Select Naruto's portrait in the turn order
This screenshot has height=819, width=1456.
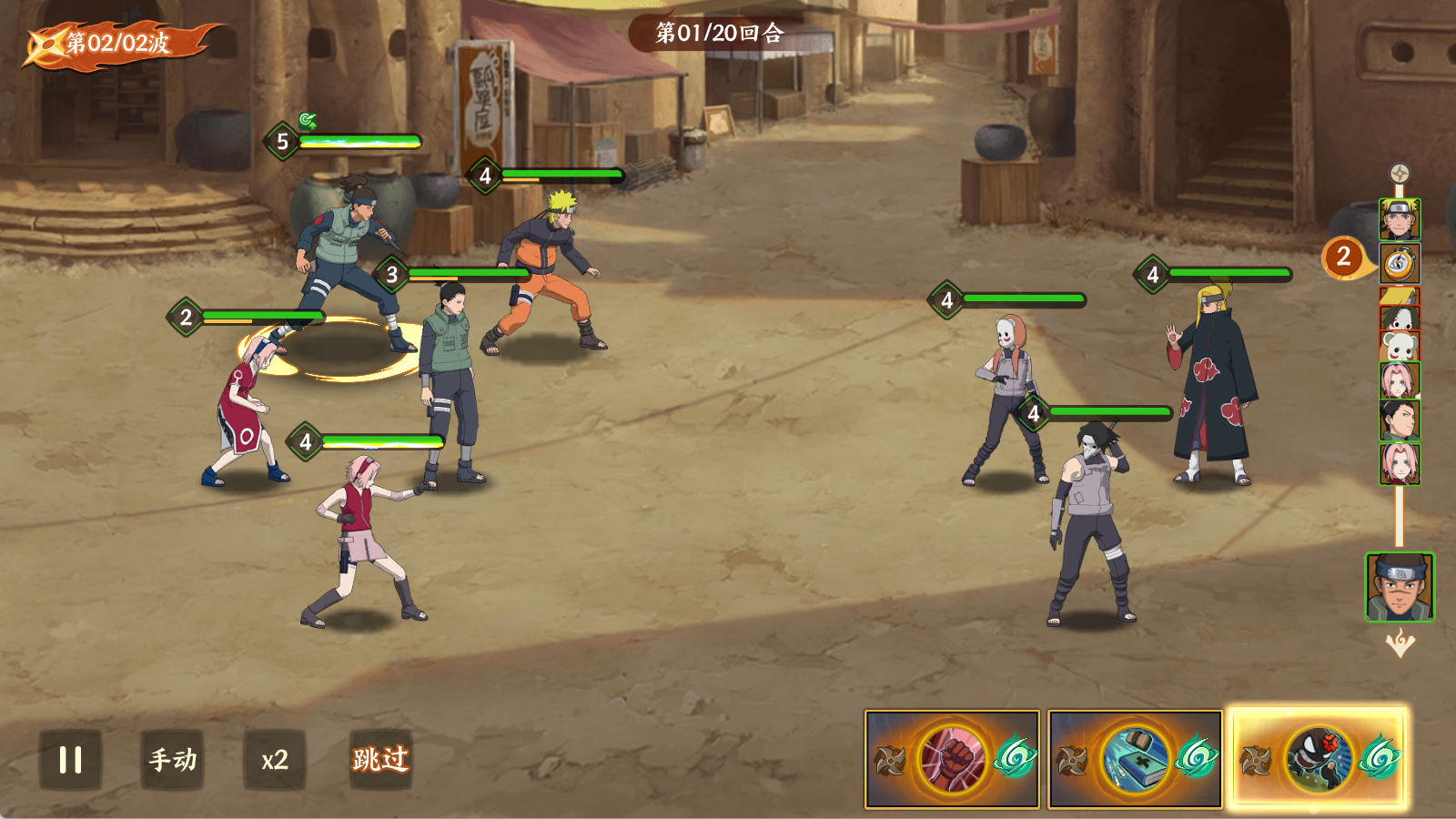[1400, 219]
